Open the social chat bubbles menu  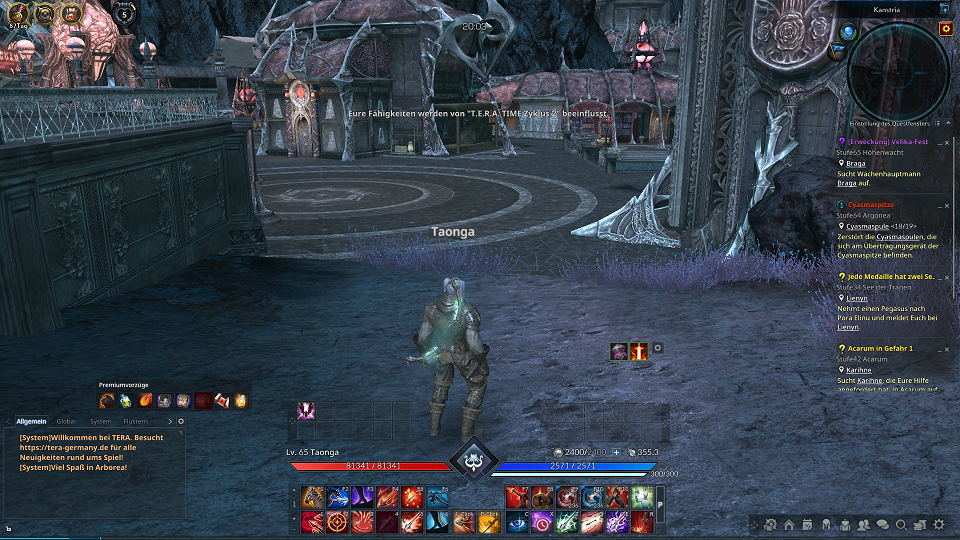882,524
